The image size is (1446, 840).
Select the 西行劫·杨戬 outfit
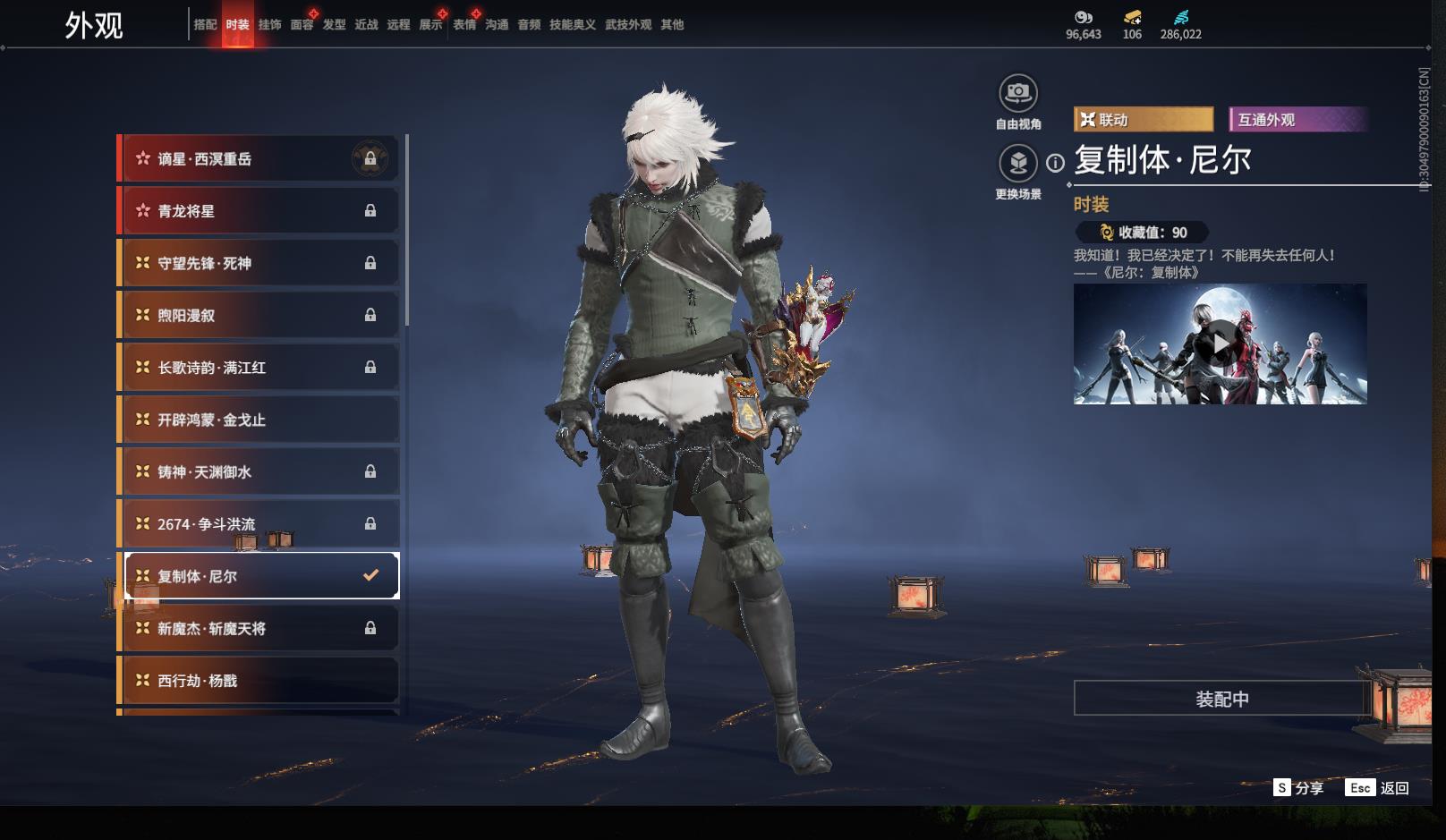(x=259, y=681)
